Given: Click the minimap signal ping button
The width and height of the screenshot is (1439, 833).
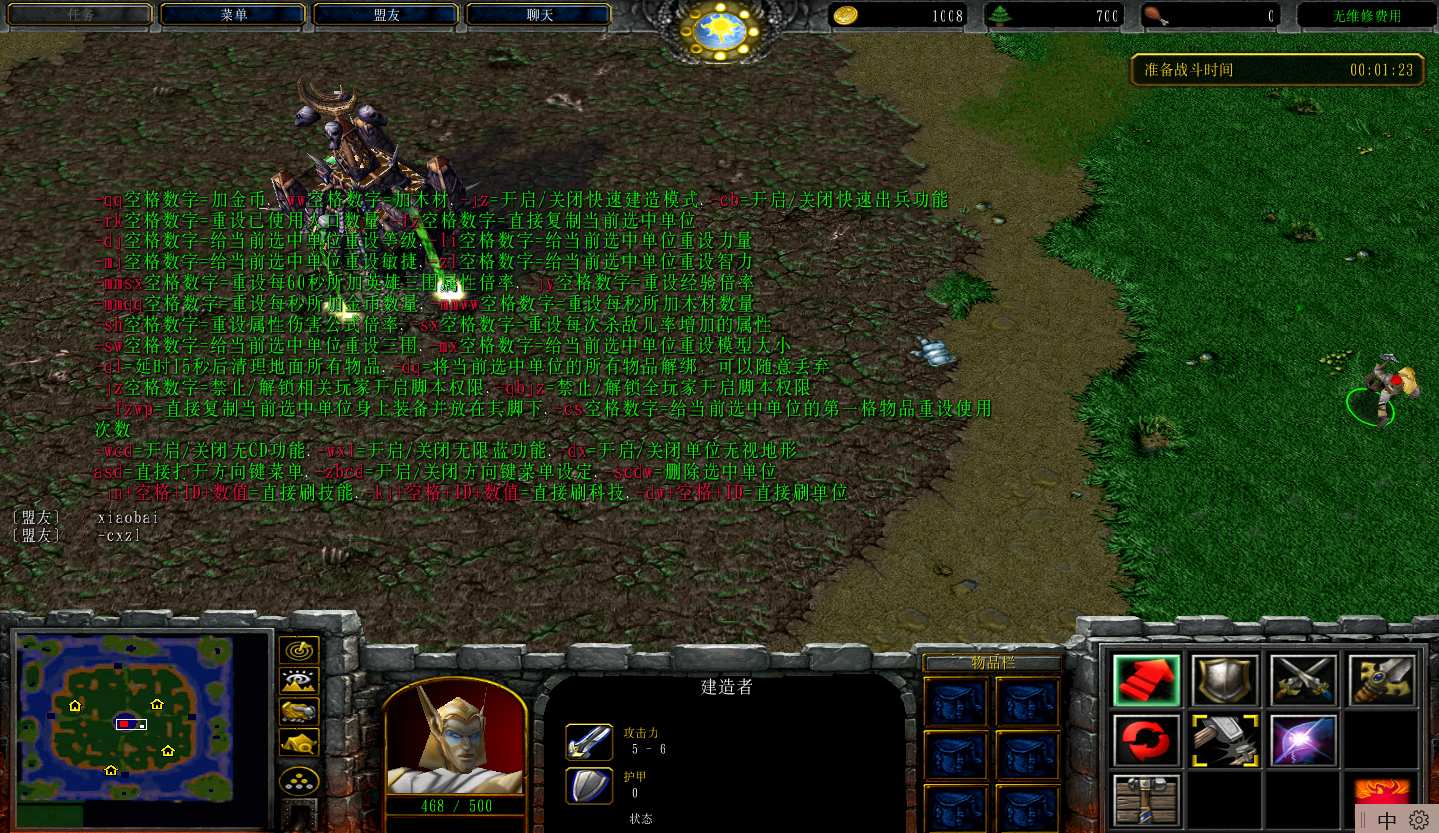Looking at the screenshot, I should [299, 651].
